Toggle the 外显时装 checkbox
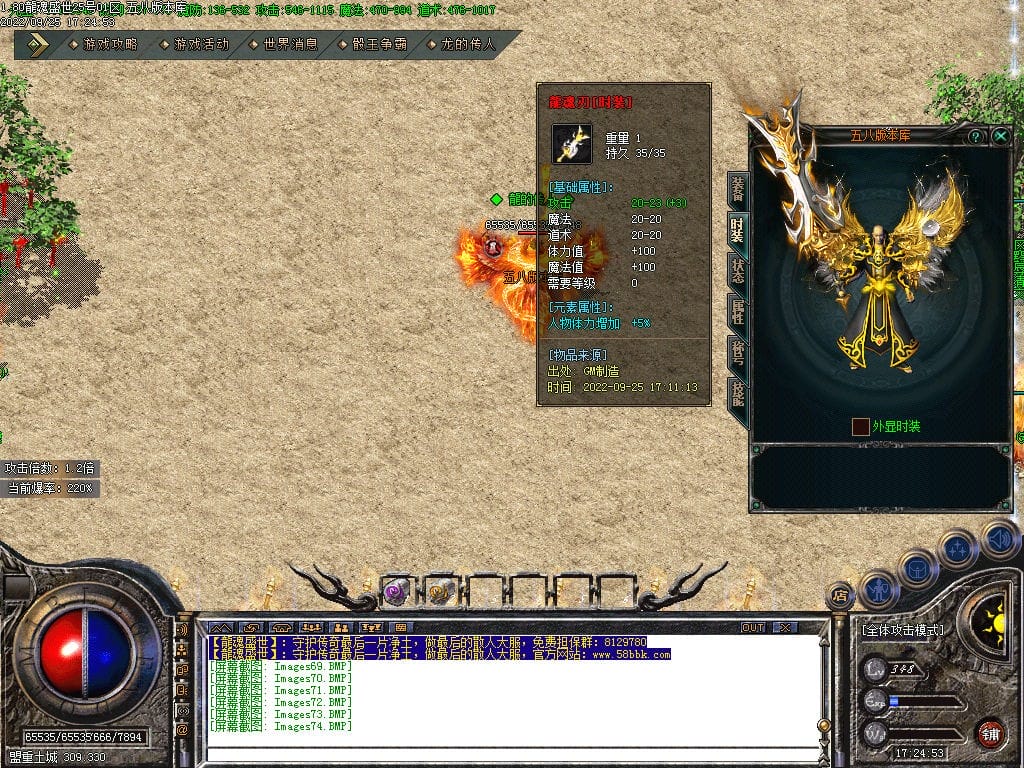Viewport: 1024px width, 768px height. (860, 427)
